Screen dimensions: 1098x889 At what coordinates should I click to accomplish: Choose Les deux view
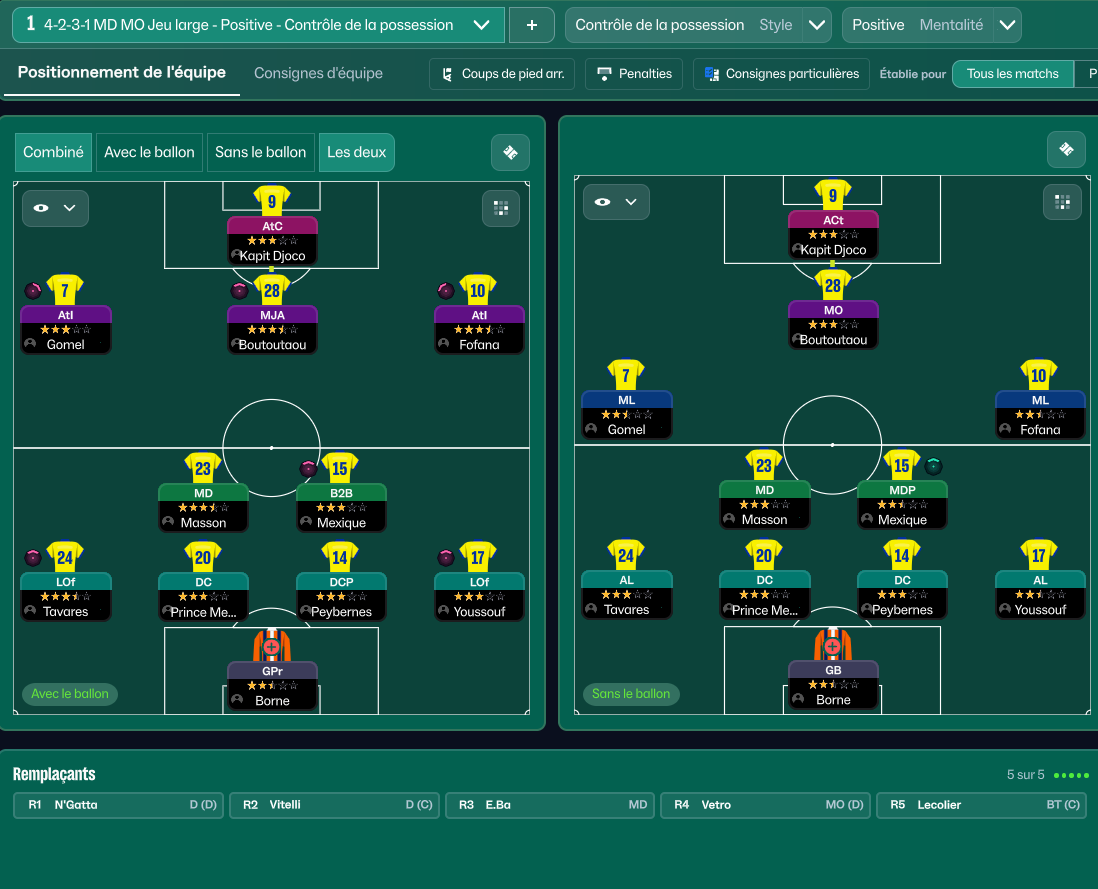356,152
